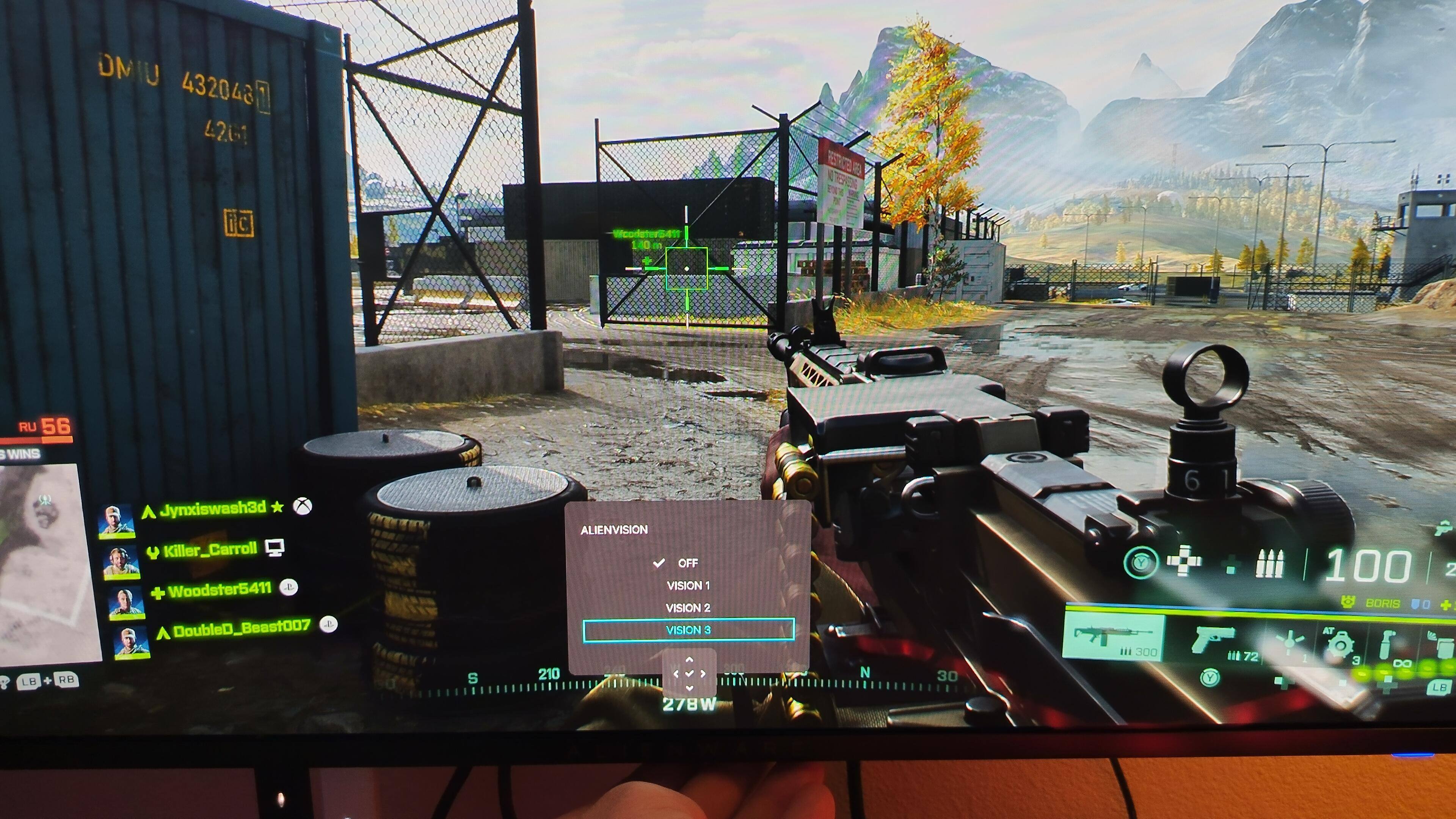The width and height of the screenshot is (1456, 819).
Task: Pick the Vision 2 monitor preset
Action: tap(688, 608)
